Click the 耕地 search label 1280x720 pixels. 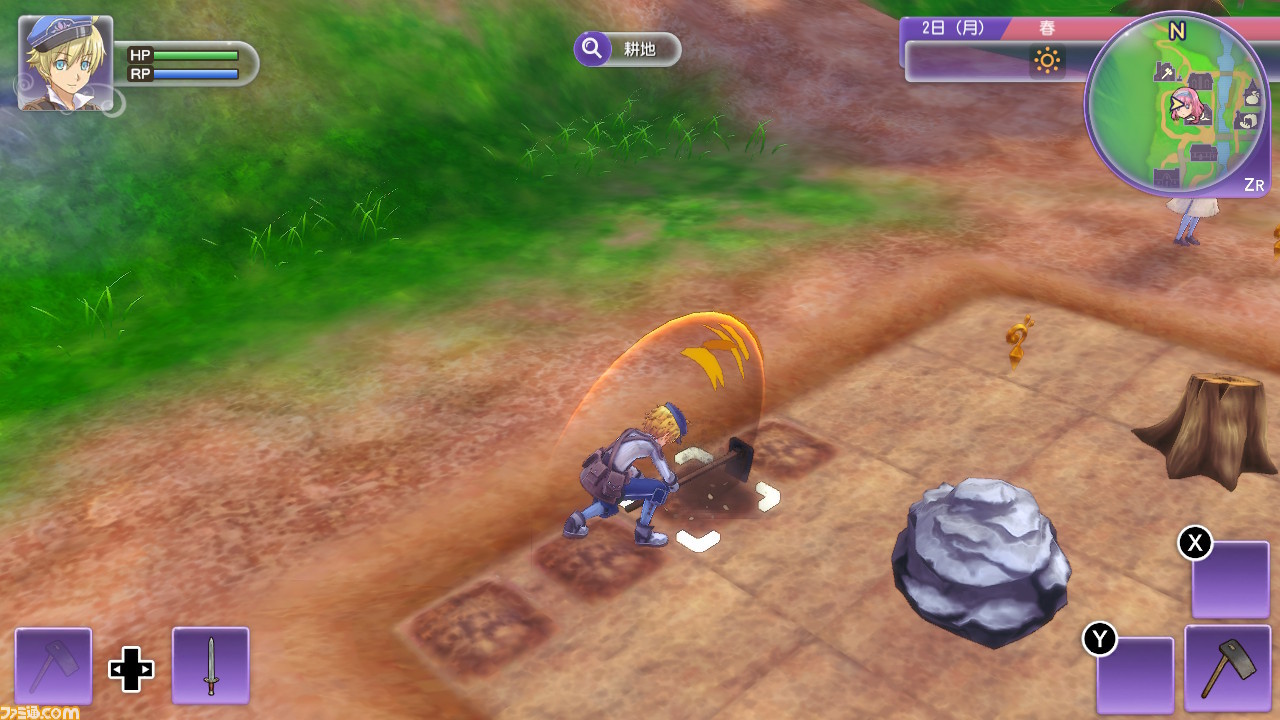point(628,49)
